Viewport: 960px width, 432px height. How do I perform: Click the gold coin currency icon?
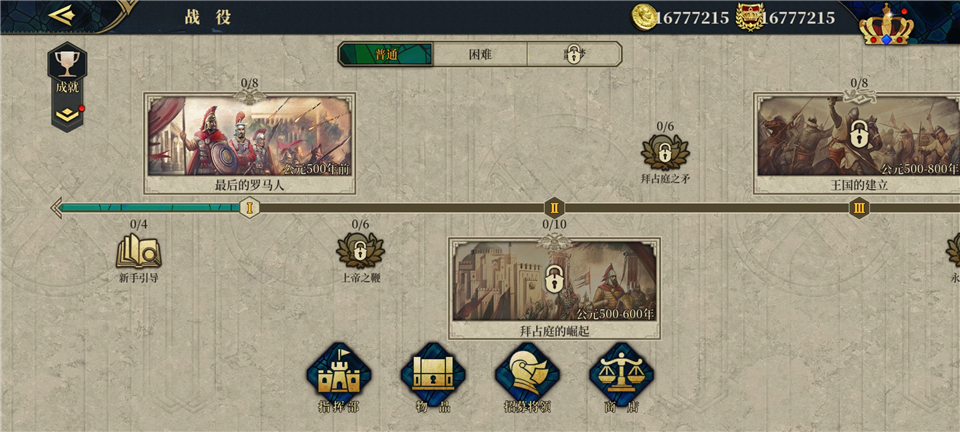point(645,17)
